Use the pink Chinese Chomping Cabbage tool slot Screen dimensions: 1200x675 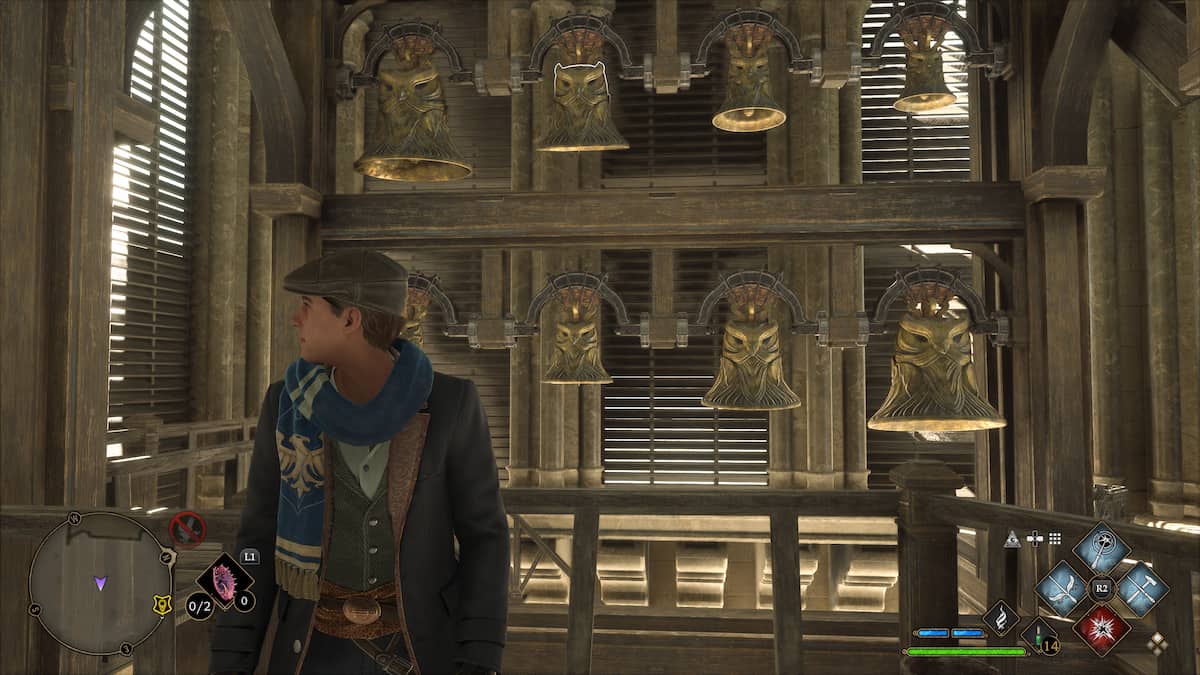pos(223,583)
